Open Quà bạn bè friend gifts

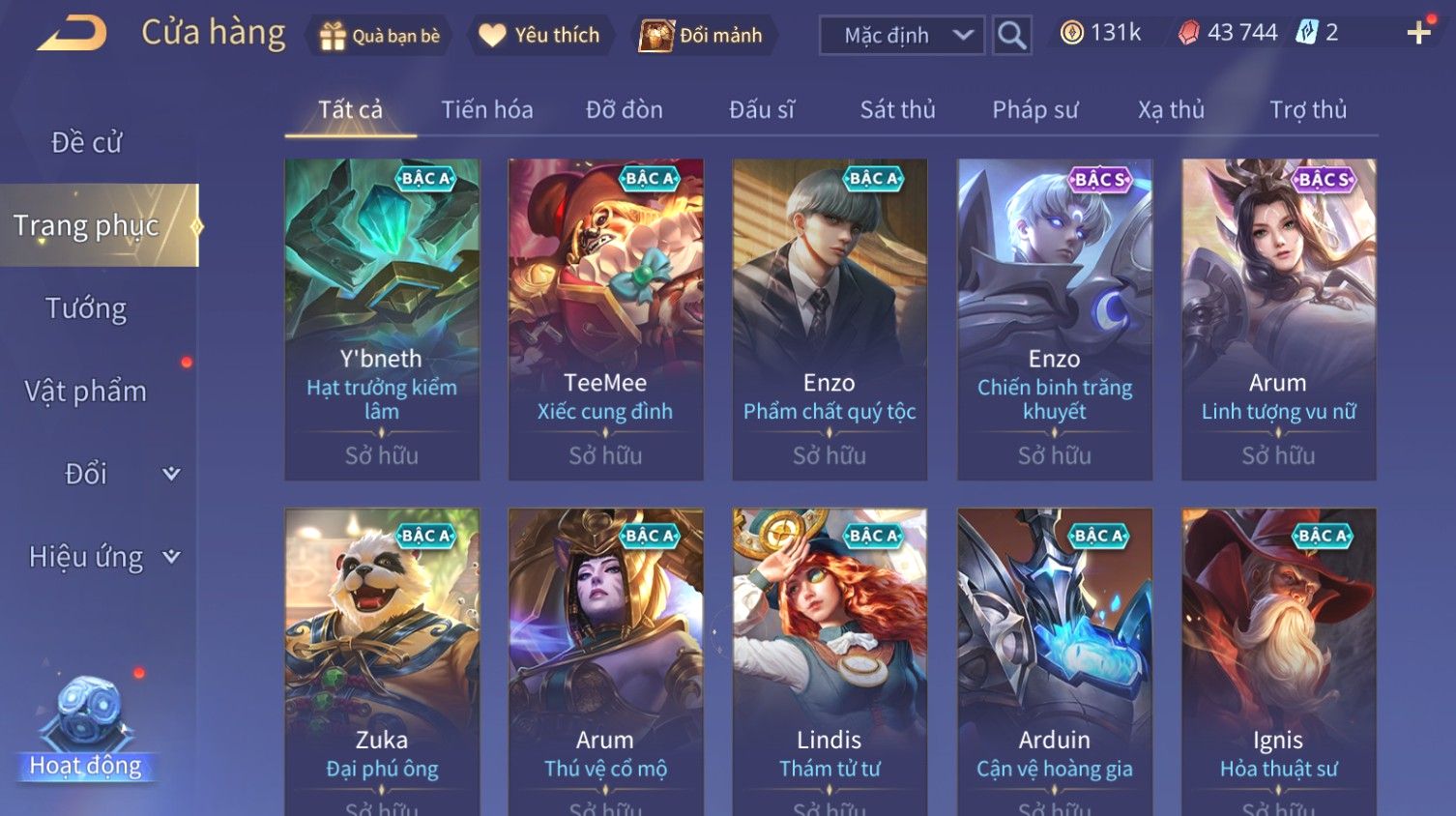379,36
